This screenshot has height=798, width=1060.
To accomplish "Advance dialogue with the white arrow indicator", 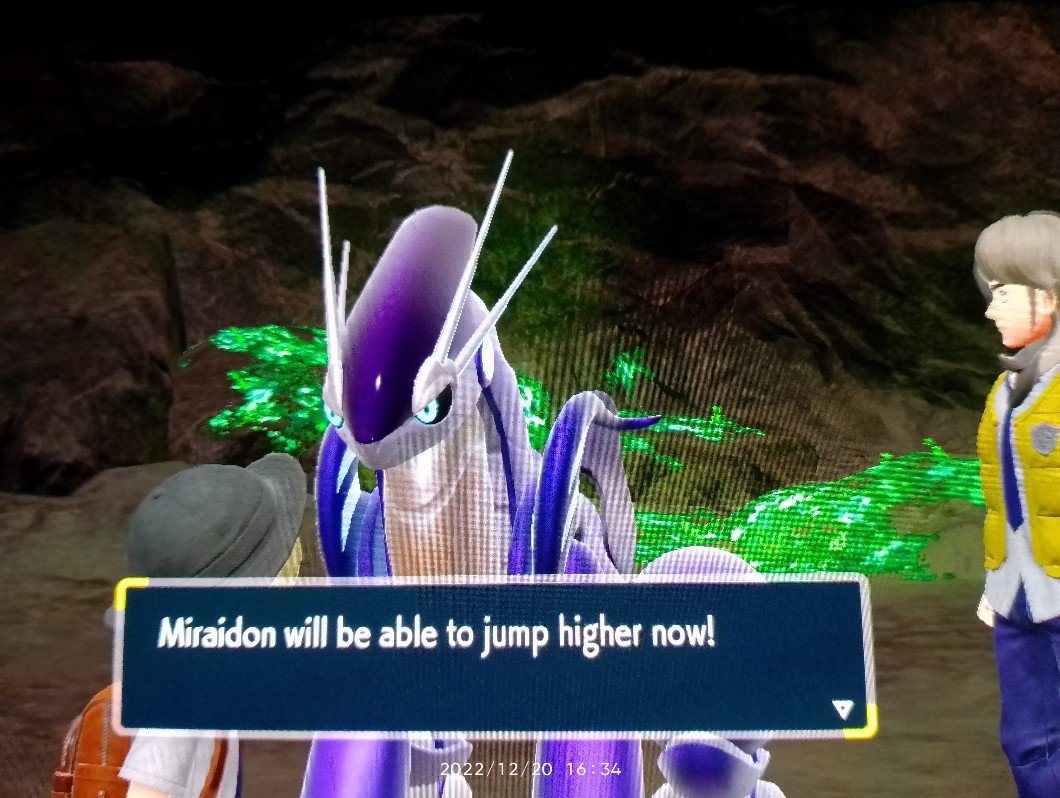I will pos(843,709).
